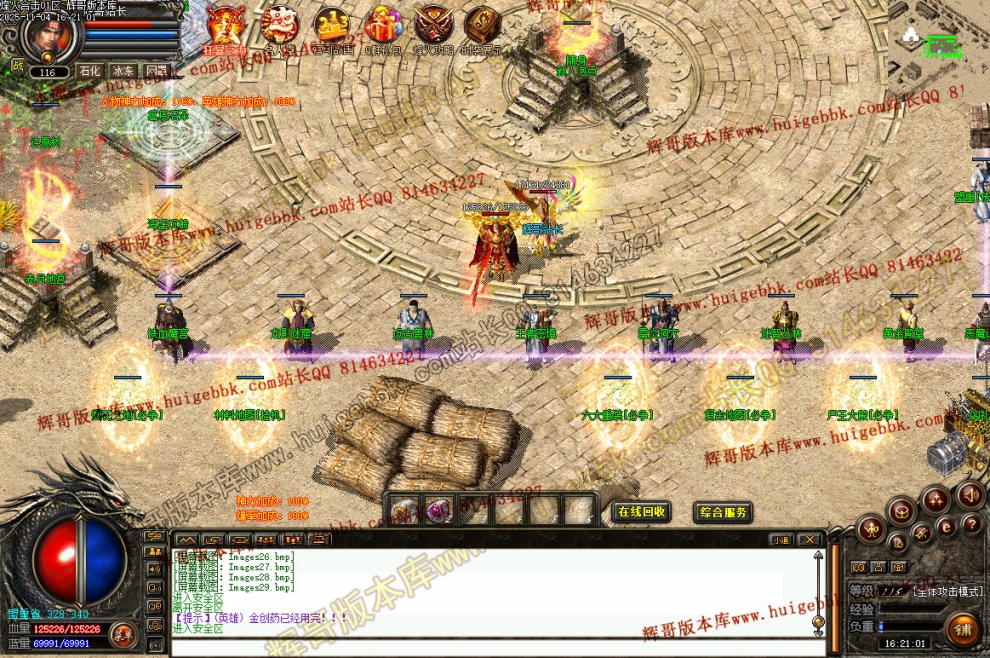Click the round 菜单 menu button
This screenshot has height=658, width=990.
point(122,634)
